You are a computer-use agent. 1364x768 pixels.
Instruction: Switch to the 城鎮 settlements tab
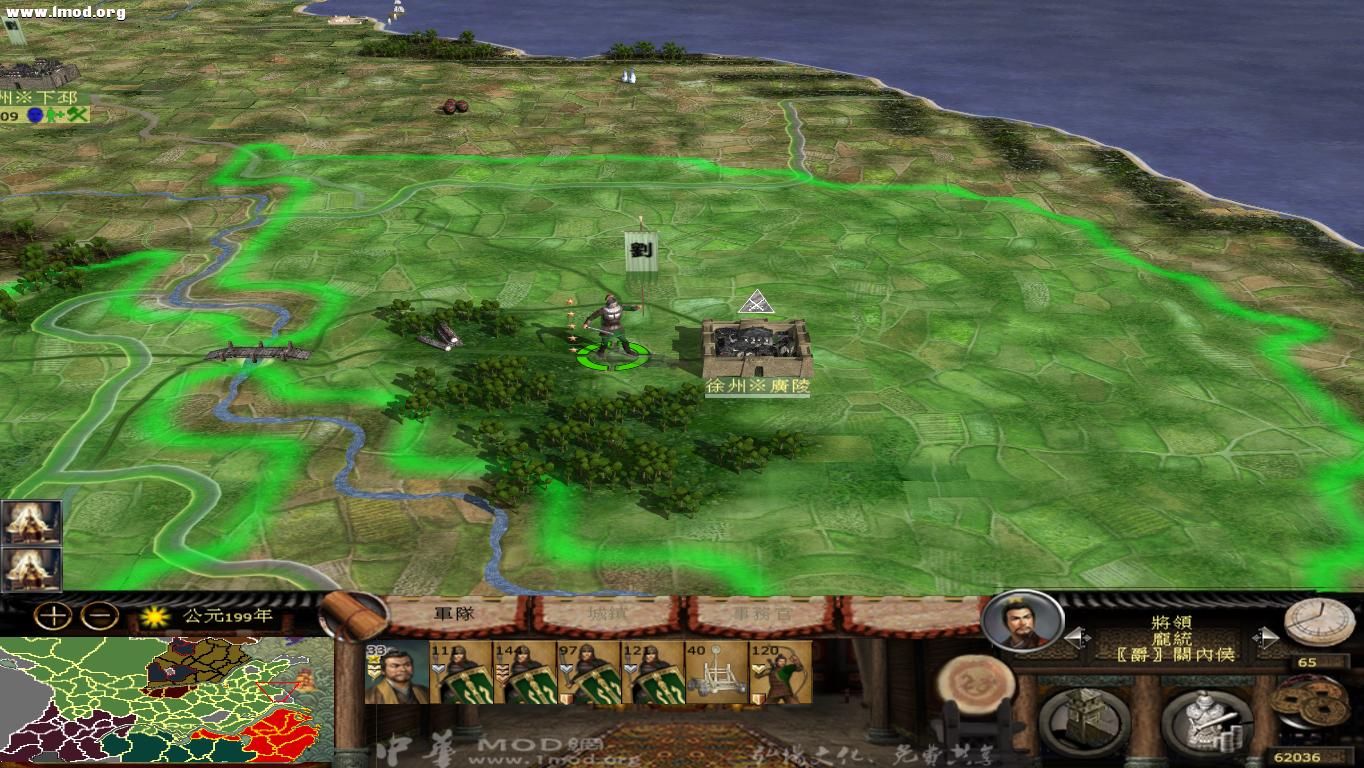(x=609, y=615)
